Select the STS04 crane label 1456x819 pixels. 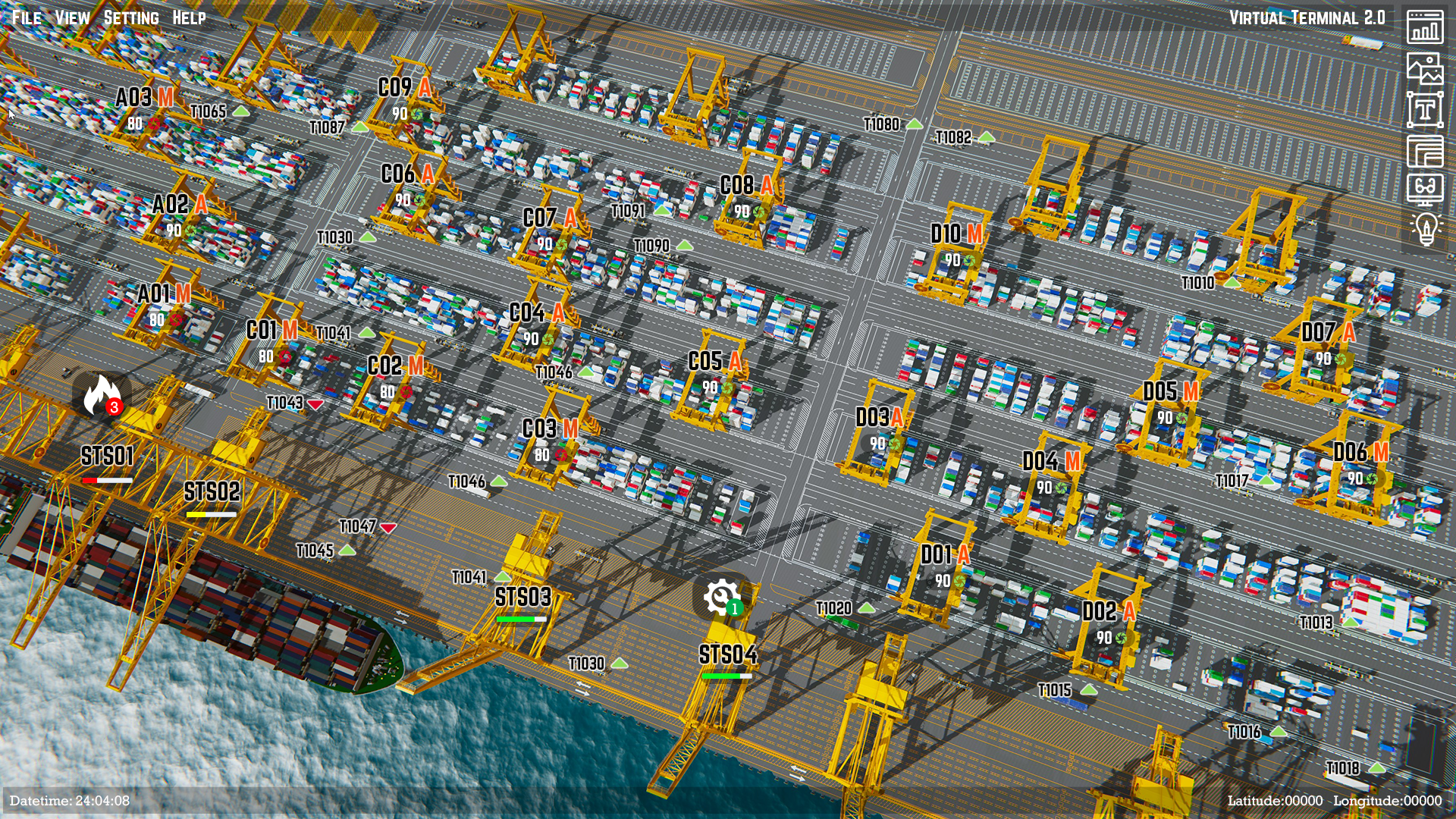pos(727,654)
